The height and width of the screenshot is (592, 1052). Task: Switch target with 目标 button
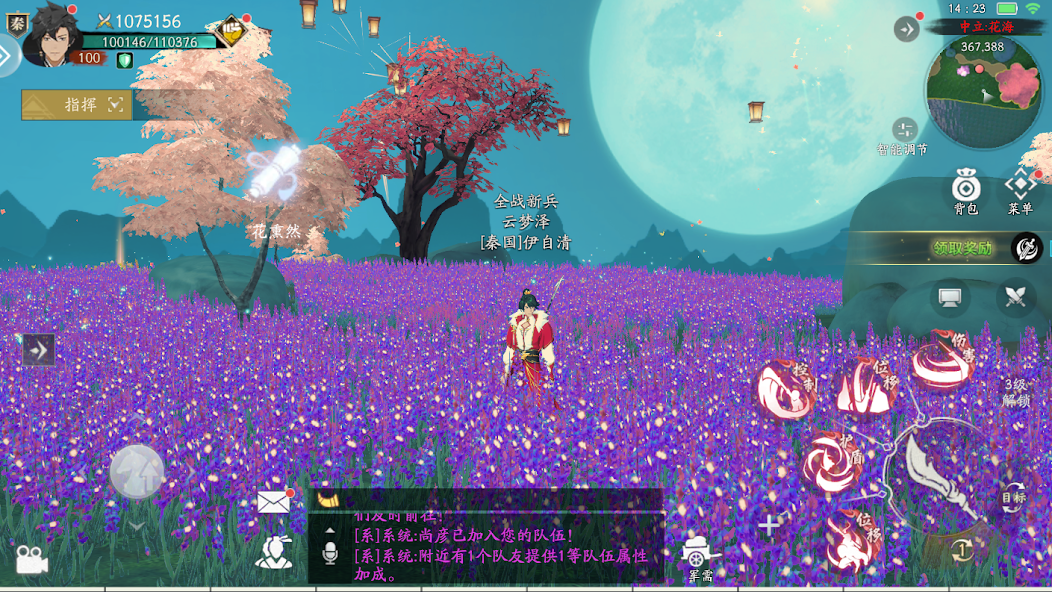pyautogui.click(x=1014, y=496)
